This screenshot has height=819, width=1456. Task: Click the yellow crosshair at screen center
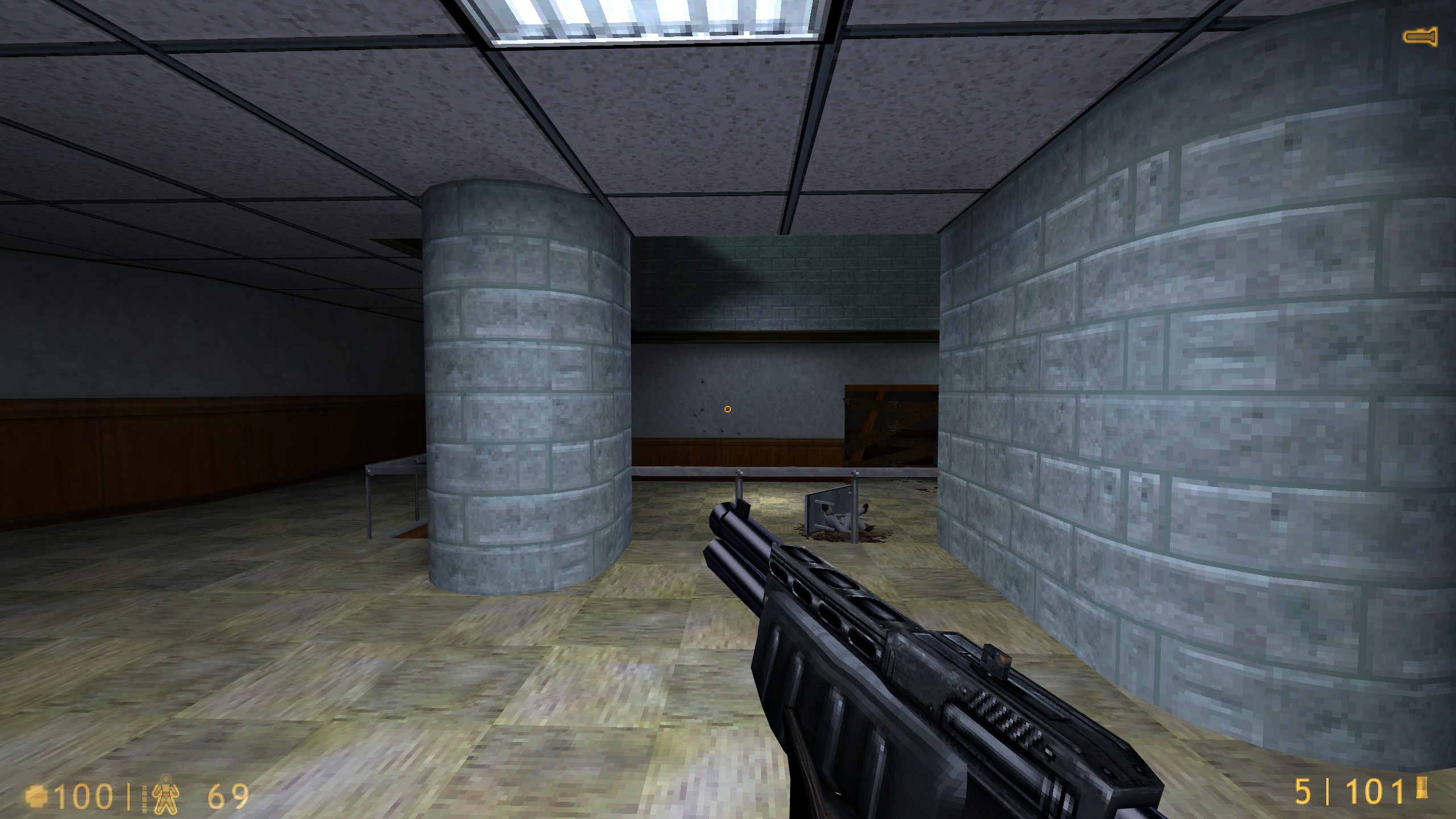[727, 409]
